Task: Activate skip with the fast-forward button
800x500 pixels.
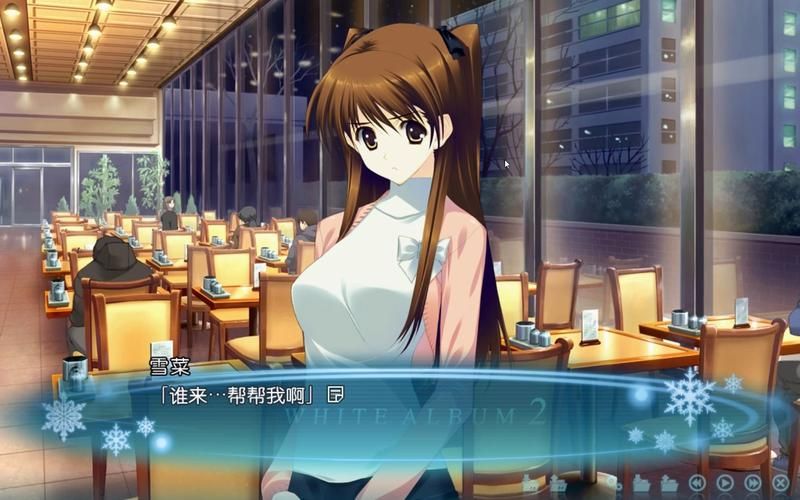Action: (x=752, y=483)
